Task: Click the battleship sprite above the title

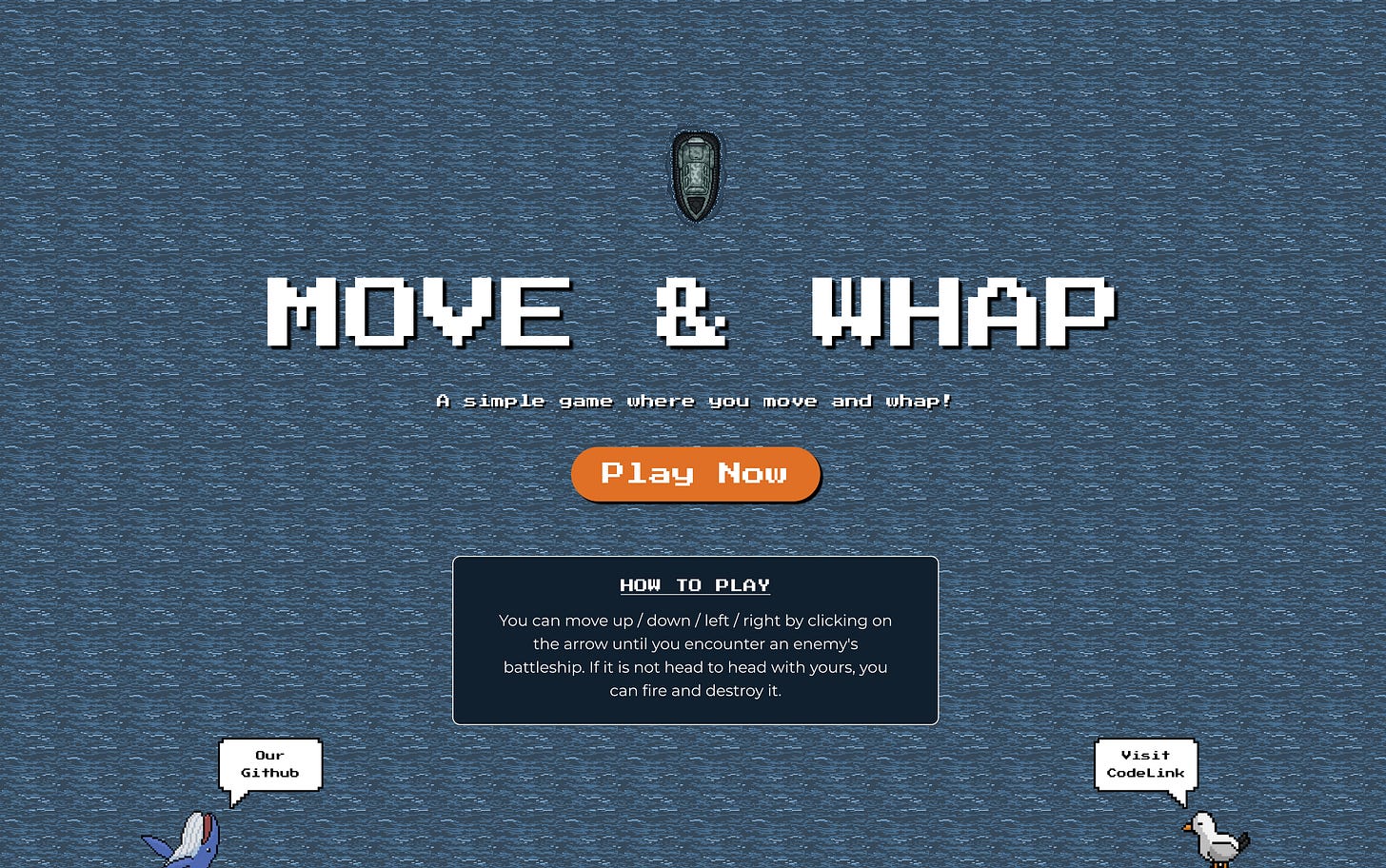Action: (695, 176)
